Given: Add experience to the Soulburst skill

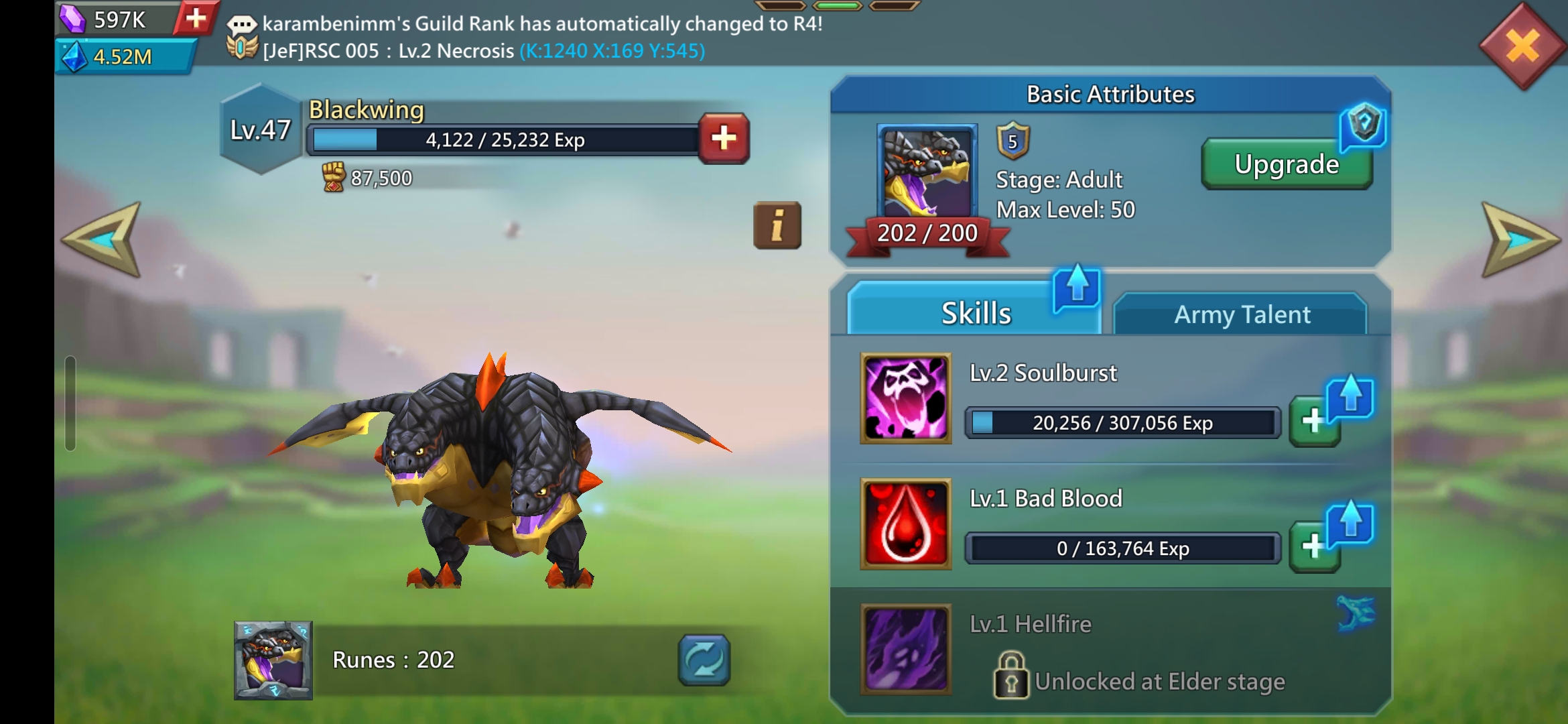Looking at the screenshot, I should tap(1313, 422).
